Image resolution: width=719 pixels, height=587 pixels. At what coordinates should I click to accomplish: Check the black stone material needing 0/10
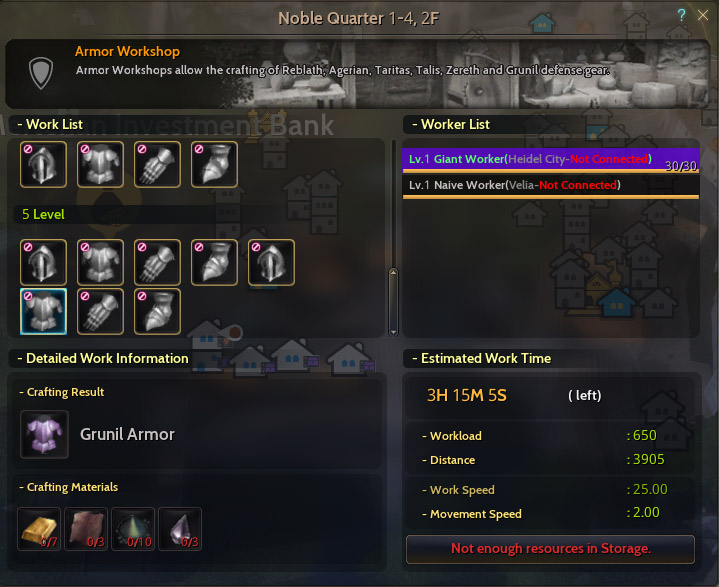133,529
